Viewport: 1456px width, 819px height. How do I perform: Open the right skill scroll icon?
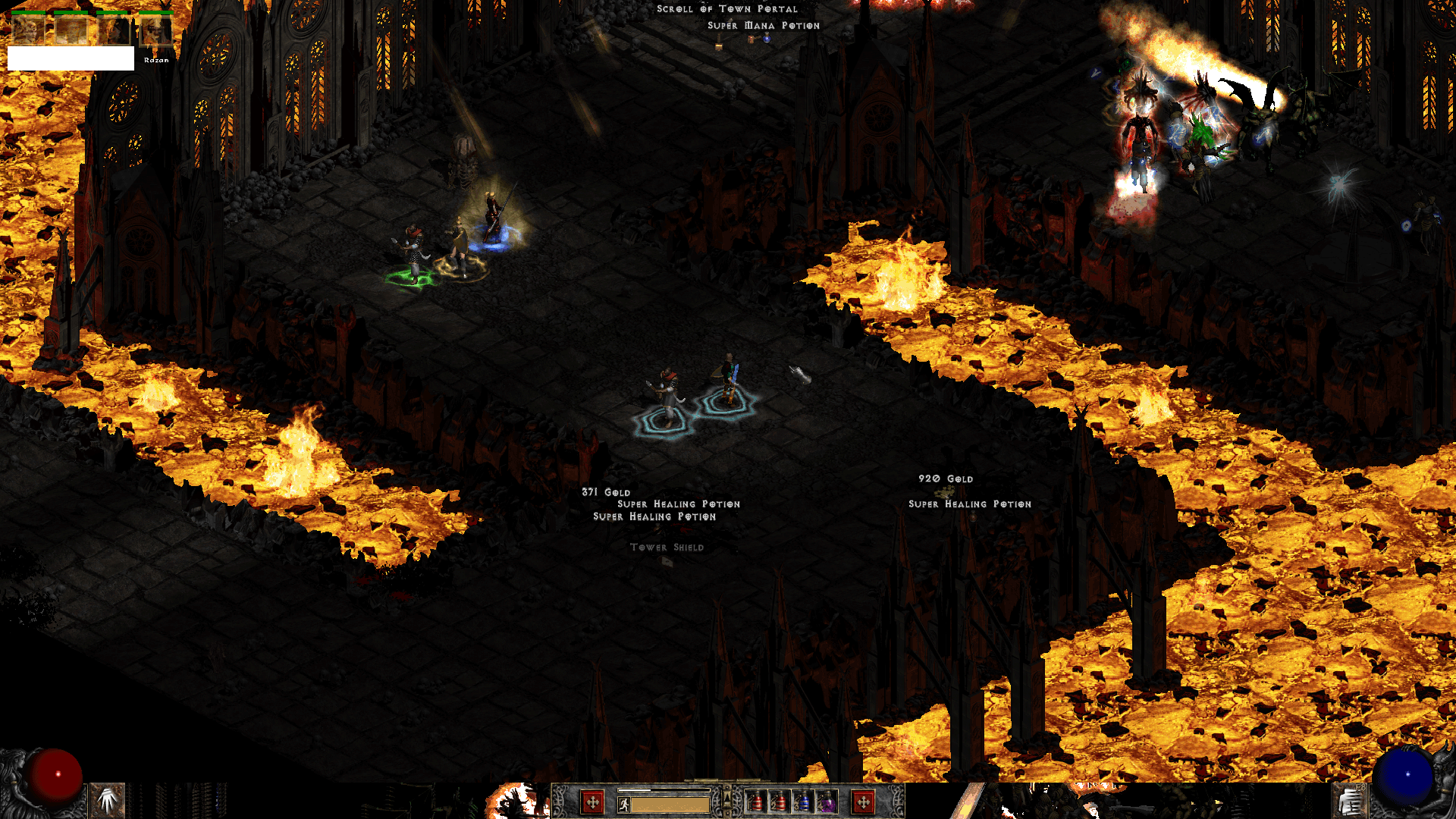(1349, 802)
